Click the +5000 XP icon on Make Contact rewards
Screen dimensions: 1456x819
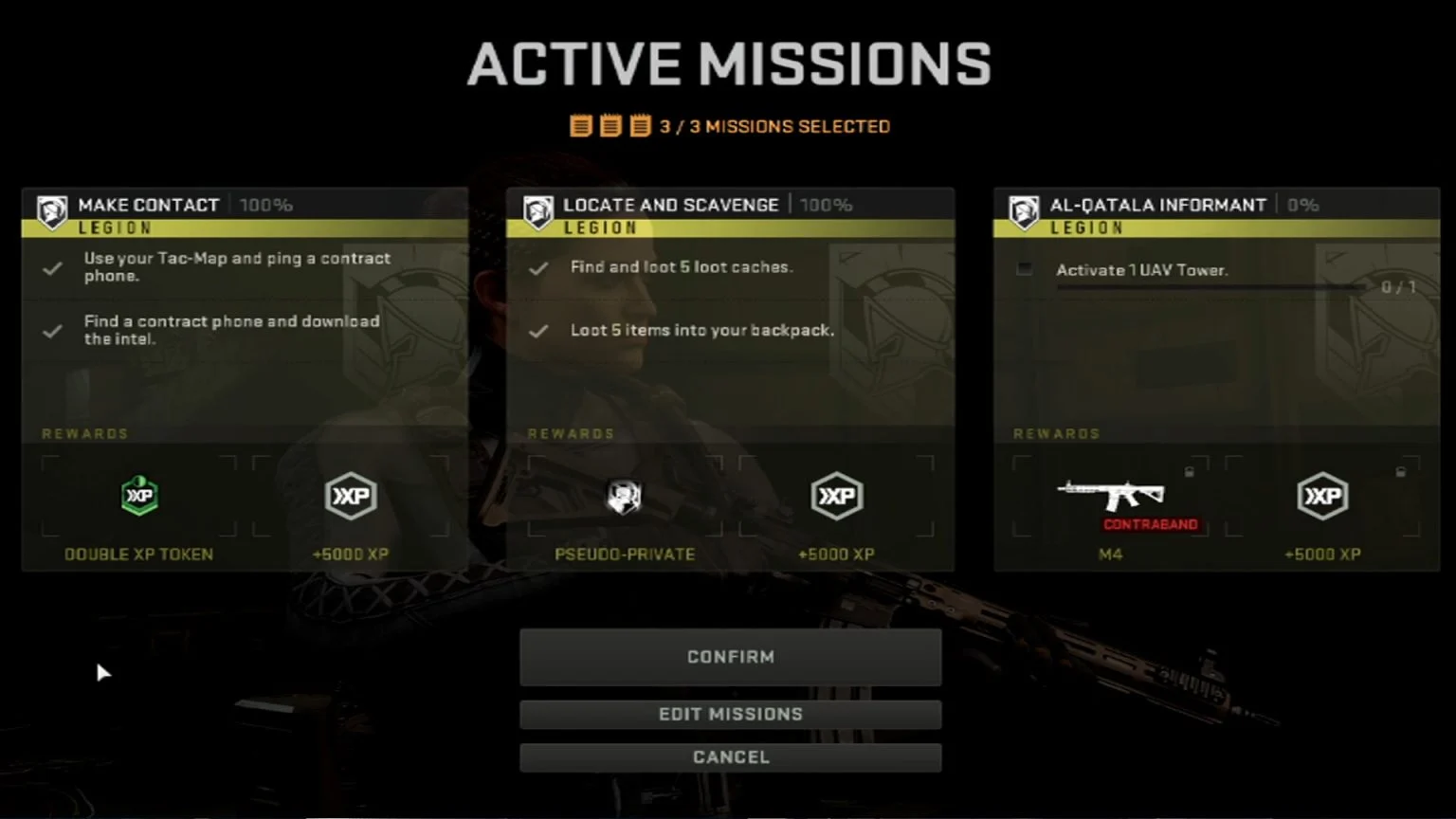pyautogui.click(x=351, y=496)
